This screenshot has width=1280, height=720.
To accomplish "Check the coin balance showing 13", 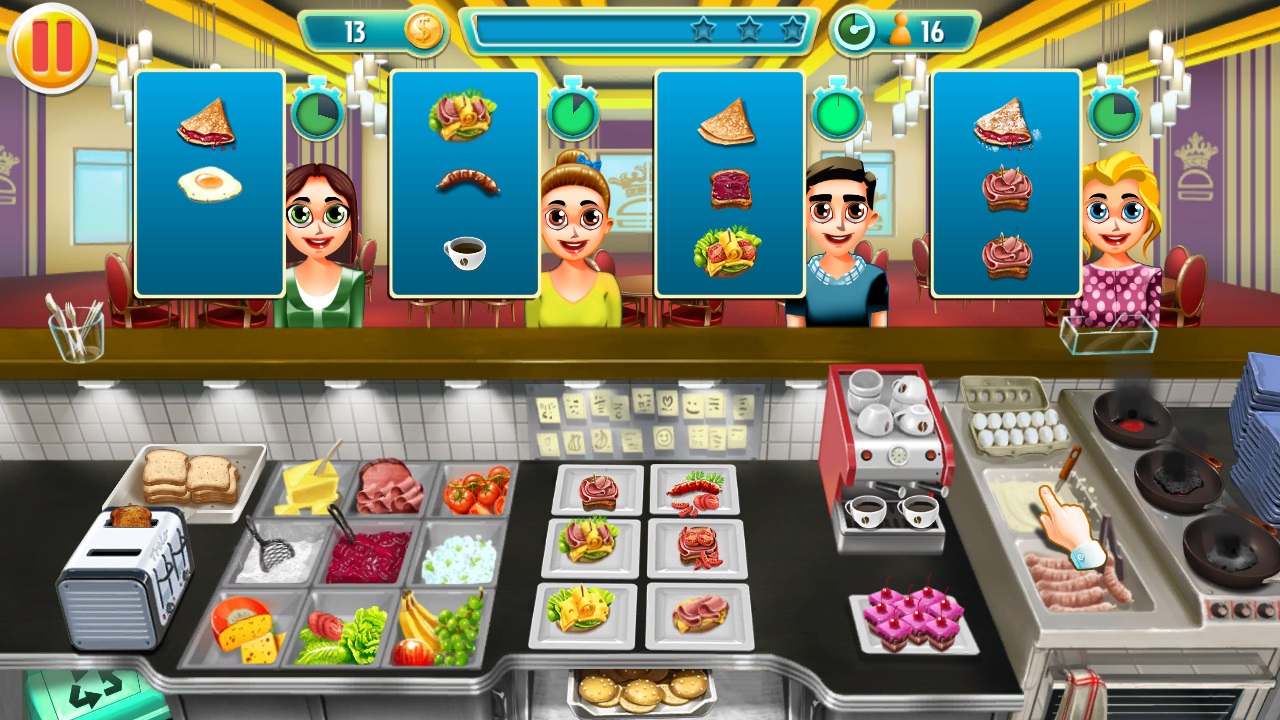I will 370,31.
